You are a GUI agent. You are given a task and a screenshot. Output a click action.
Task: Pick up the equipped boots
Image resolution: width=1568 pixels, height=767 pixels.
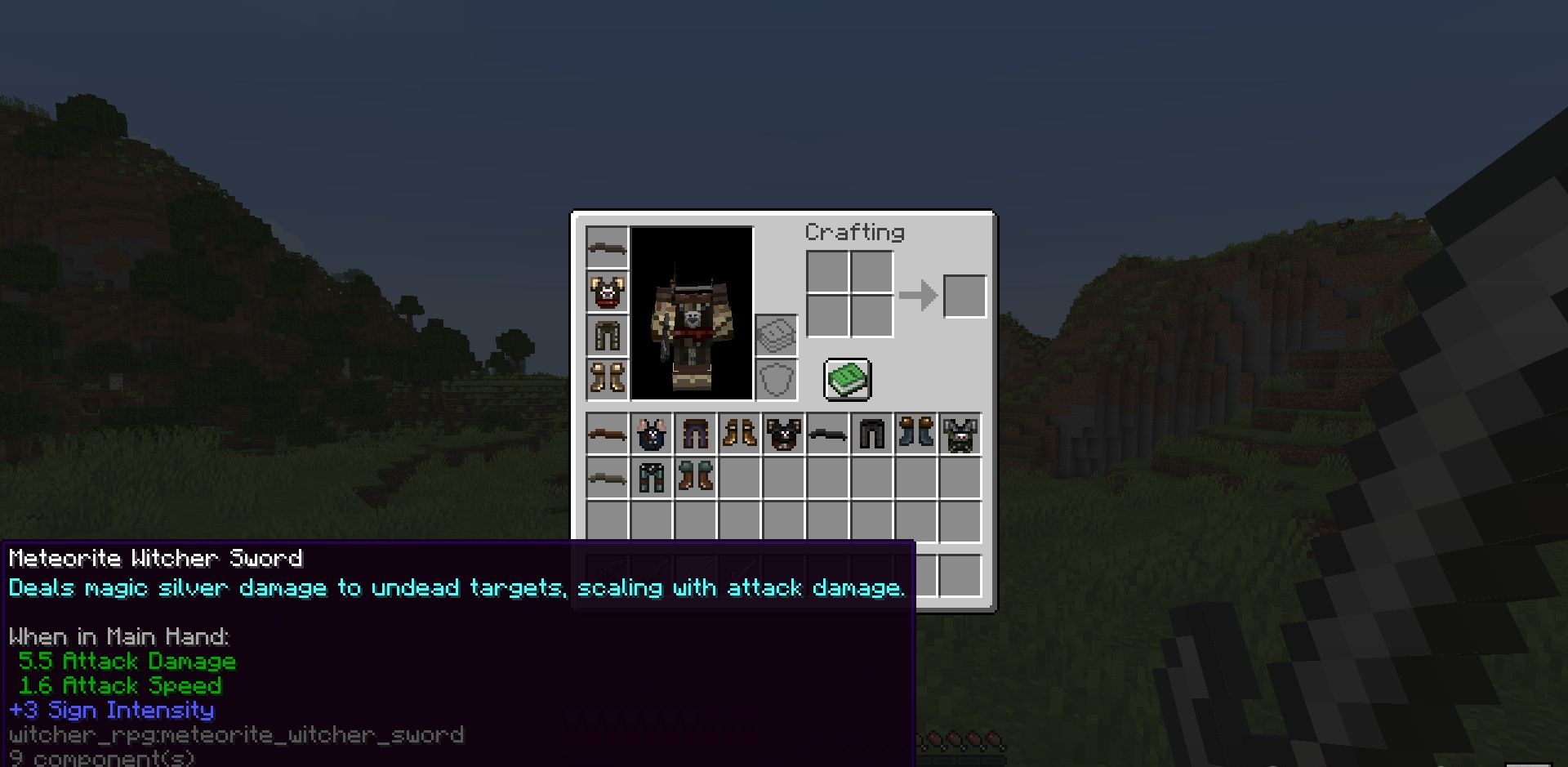608,378
